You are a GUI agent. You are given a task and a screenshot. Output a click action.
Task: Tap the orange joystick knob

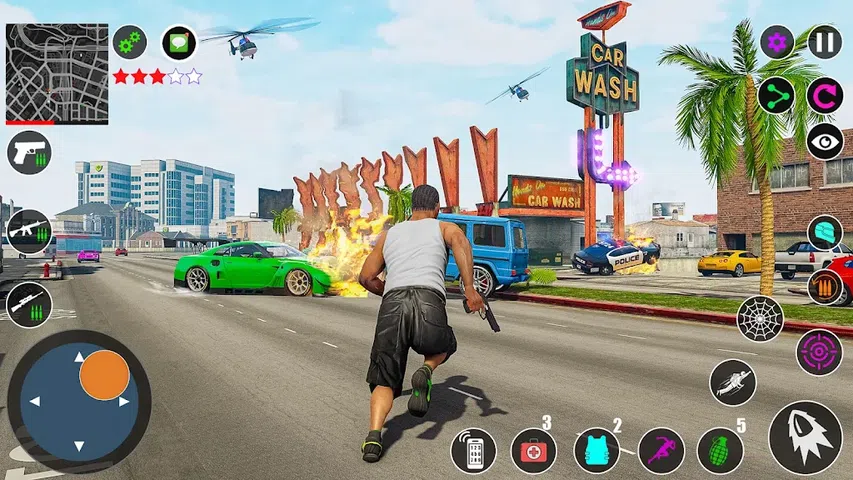point(104,376)
